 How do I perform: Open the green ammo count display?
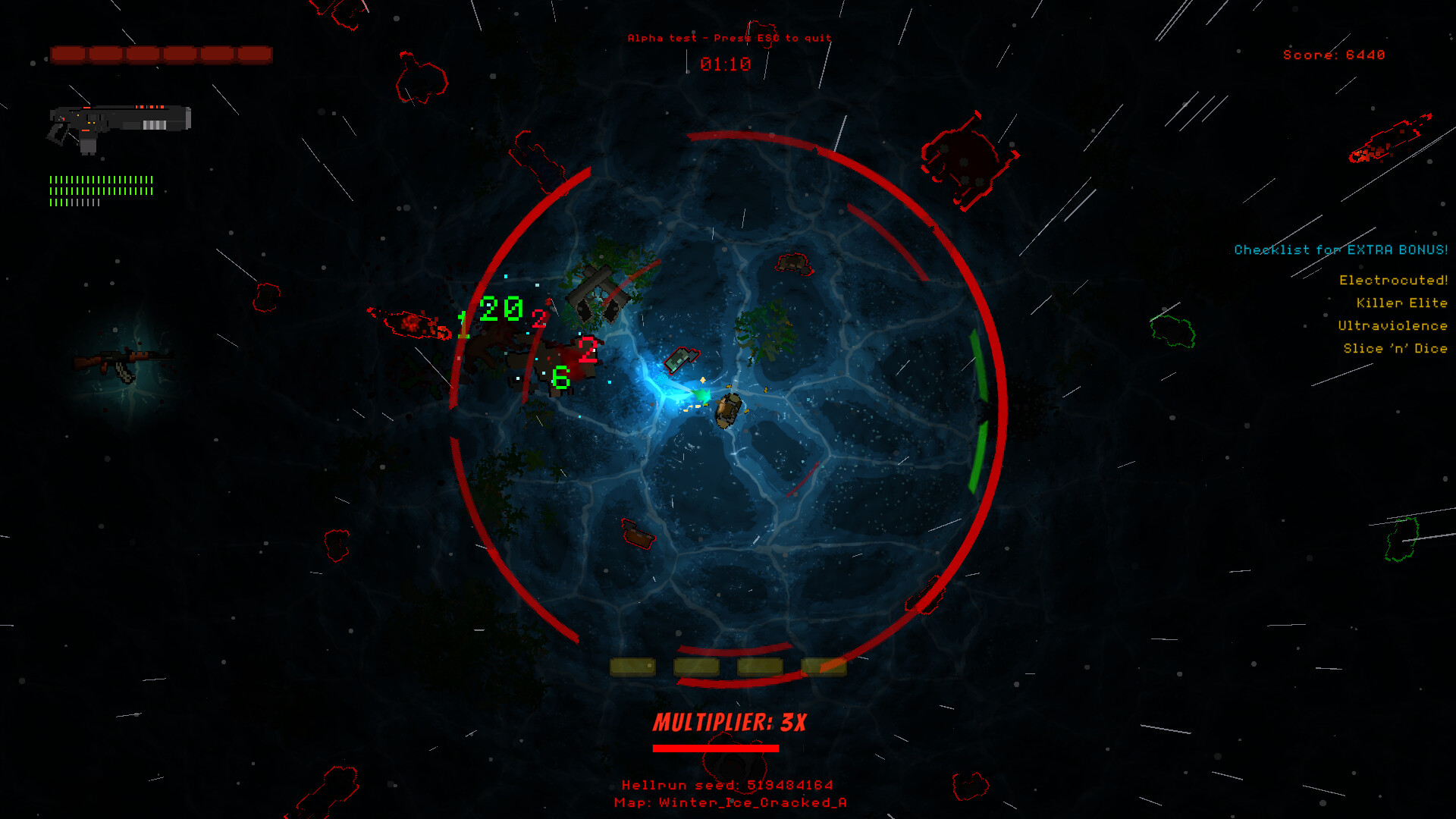pyautogui.click(x=102, y=190)
